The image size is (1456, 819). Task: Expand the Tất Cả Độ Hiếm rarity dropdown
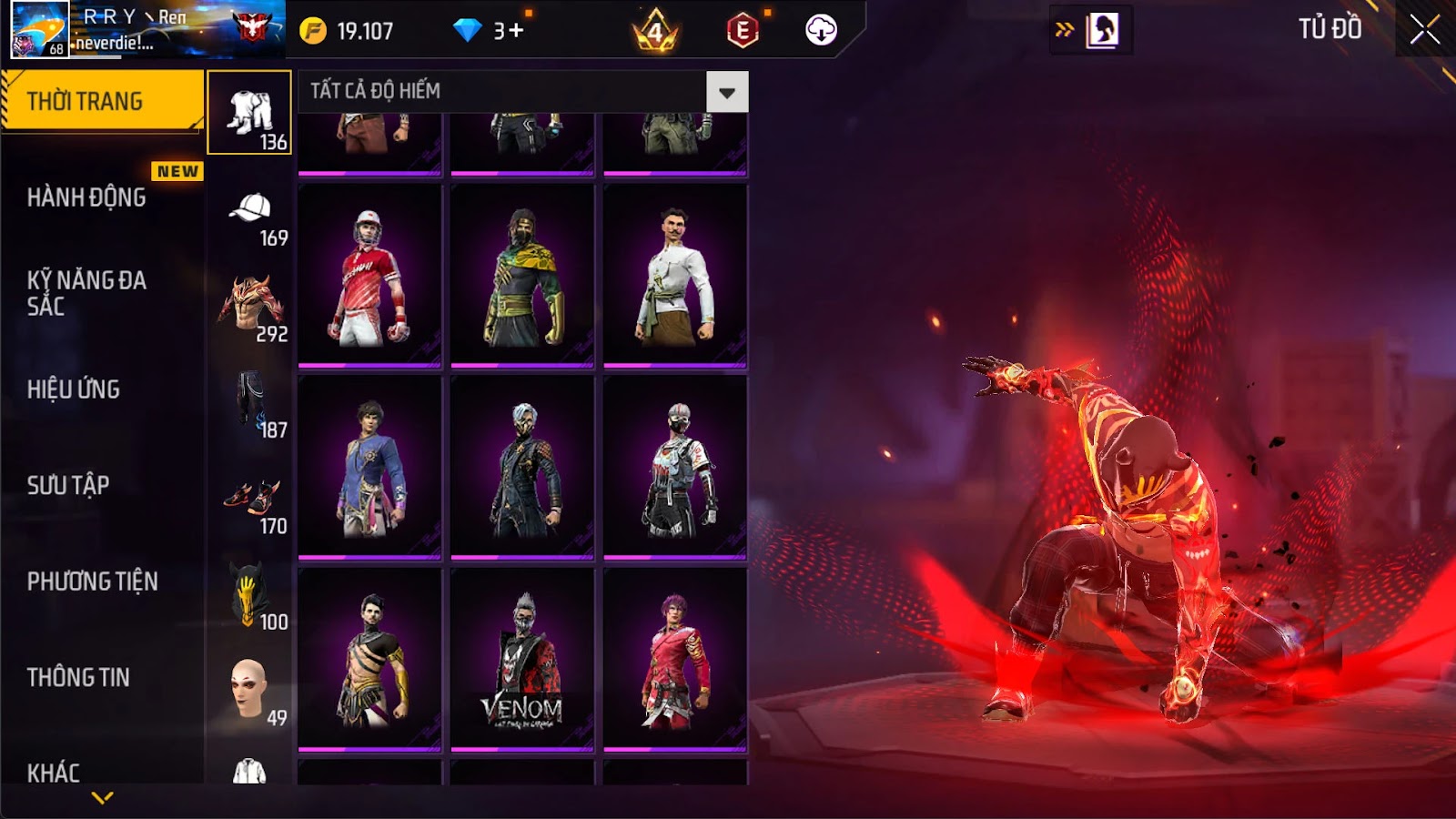coord(726,92)
